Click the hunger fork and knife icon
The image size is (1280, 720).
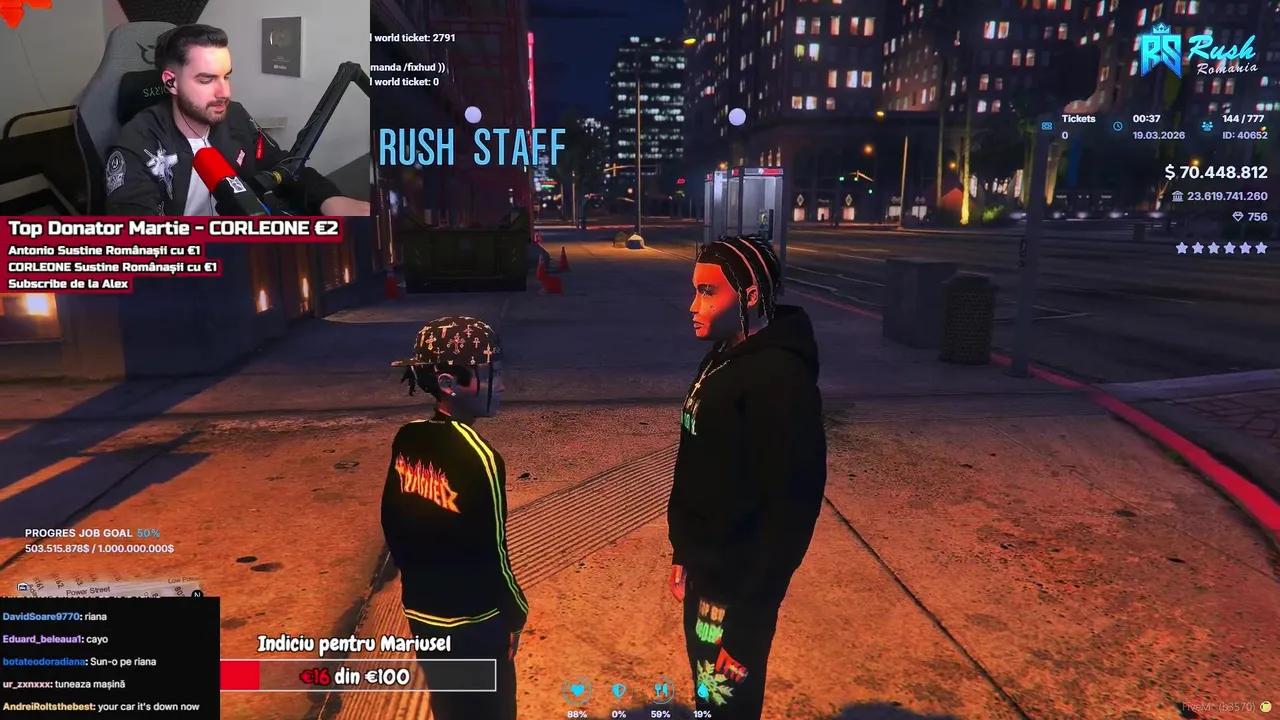(660, 689)
